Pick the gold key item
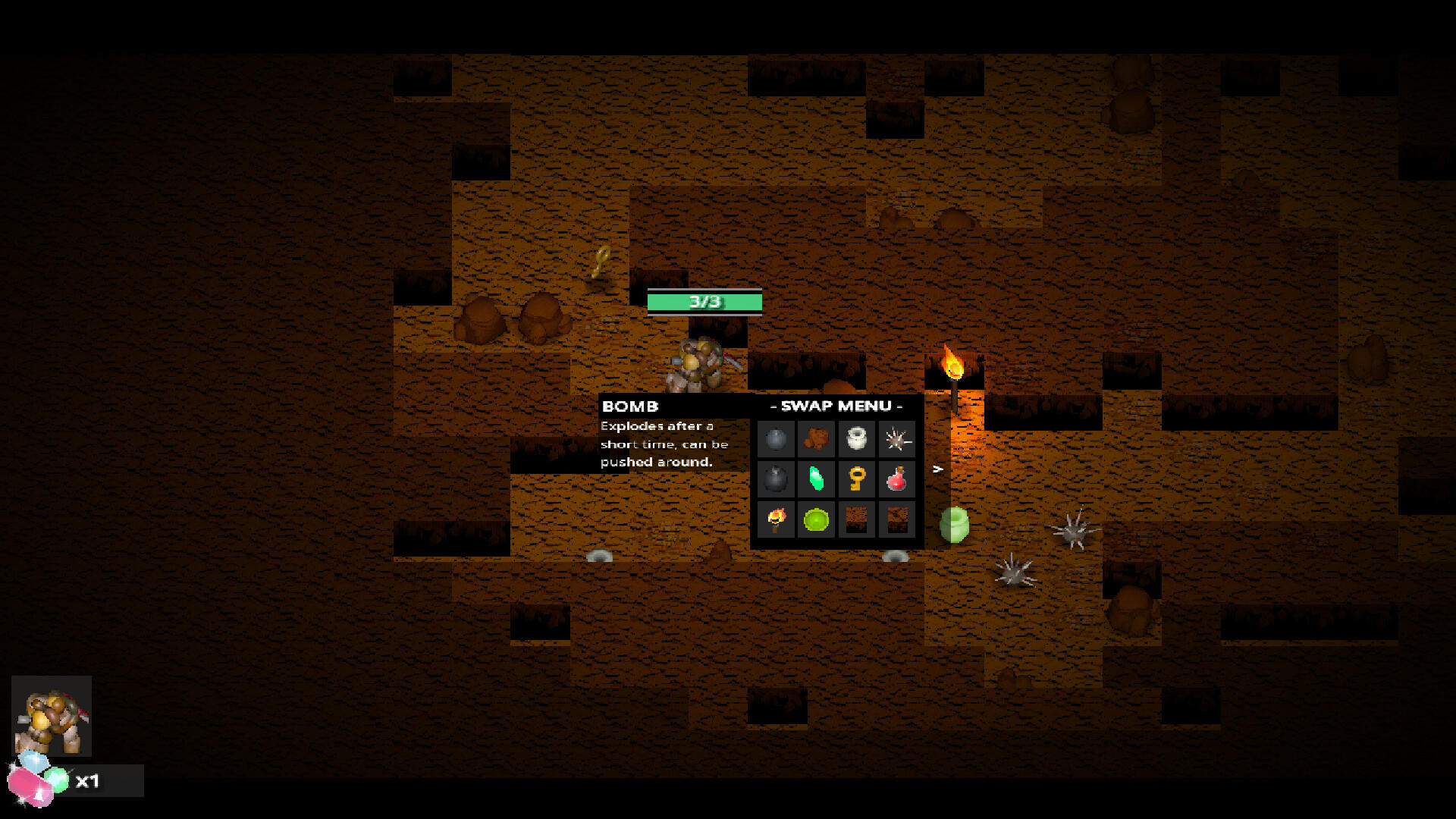 858,479
